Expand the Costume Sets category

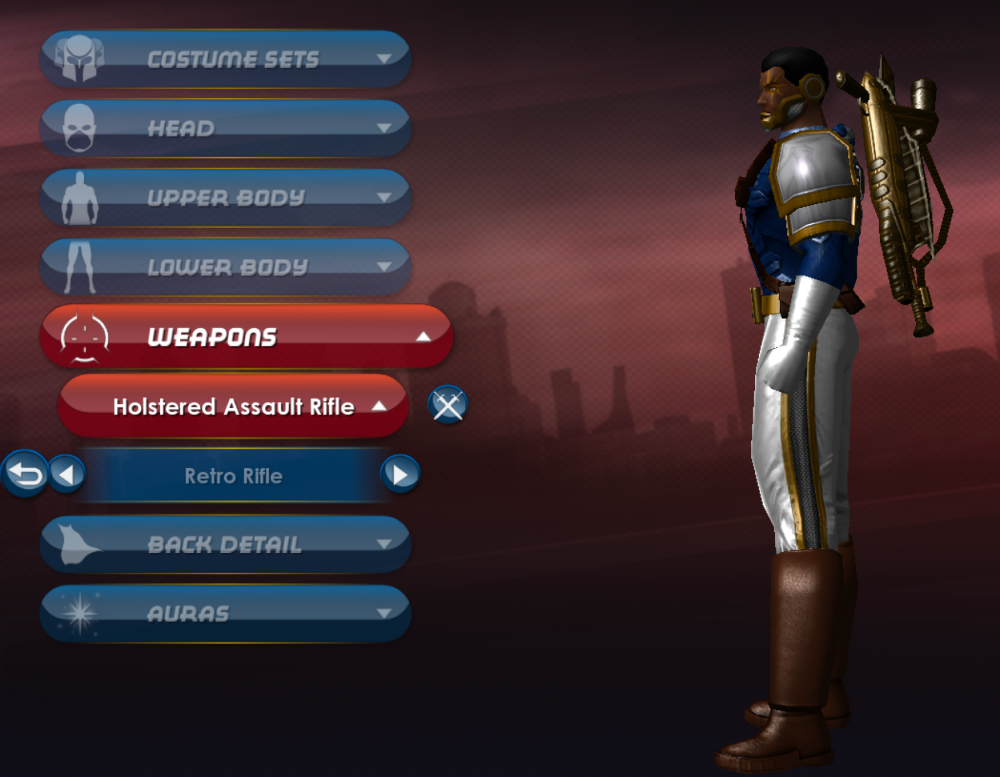pyautogui.click(x=225, y=59)
